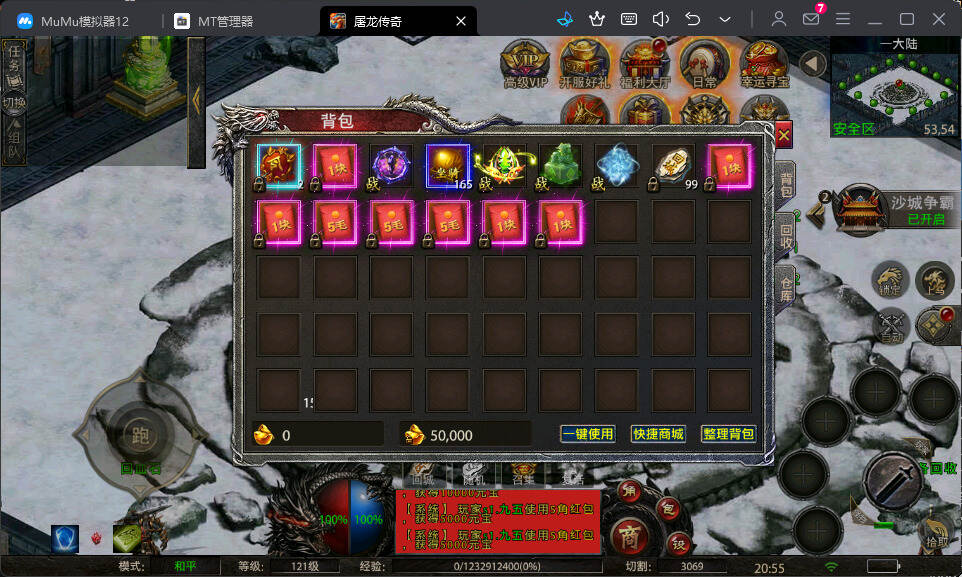Select the green jade statue item
The height and width of the screenshot is (577, 962).
(x=560, y=166)
